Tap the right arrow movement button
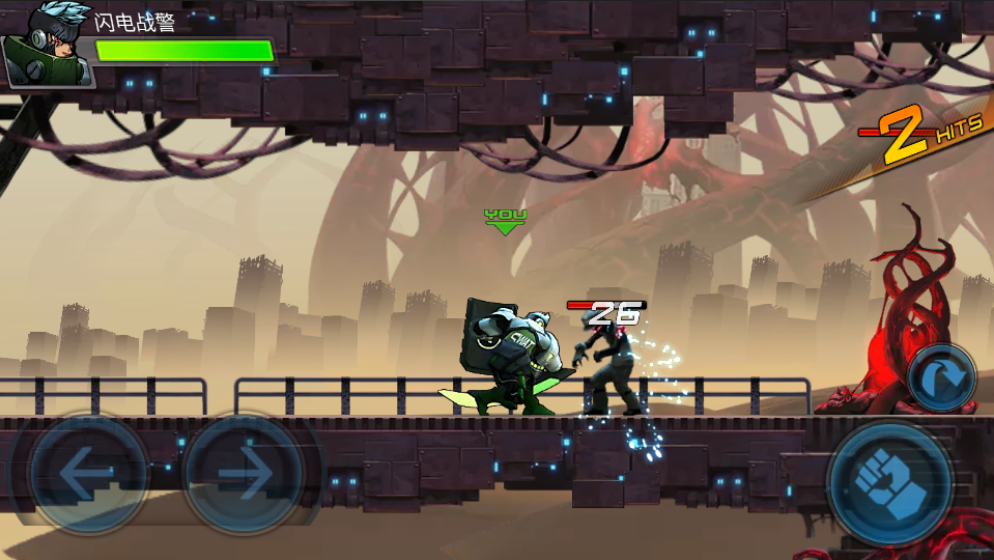This screenshot has width=994, height=560. pyautogui.click(x=243, y=474)
